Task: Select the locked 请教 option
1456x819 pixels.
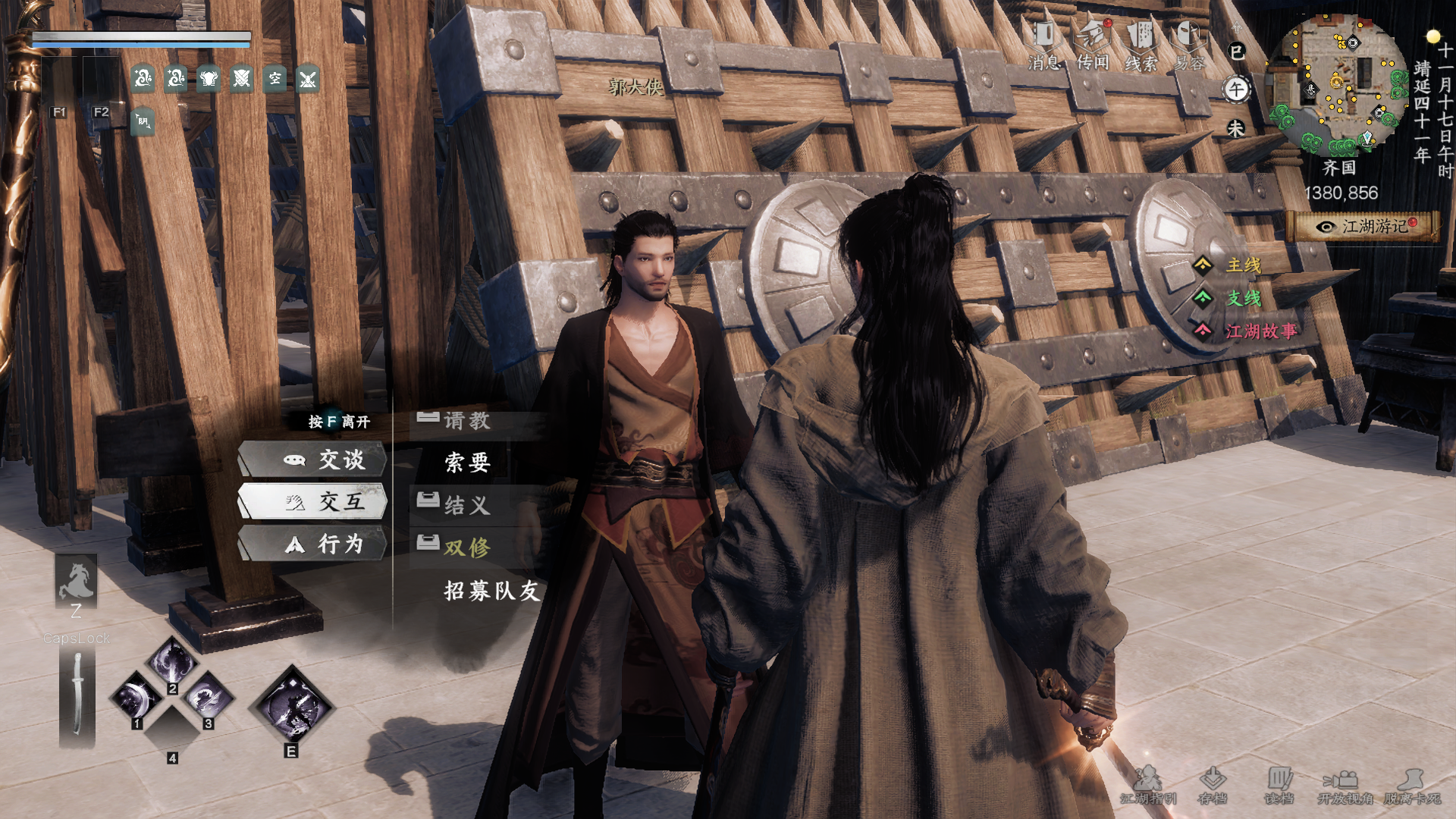Action: pos(466,421)
